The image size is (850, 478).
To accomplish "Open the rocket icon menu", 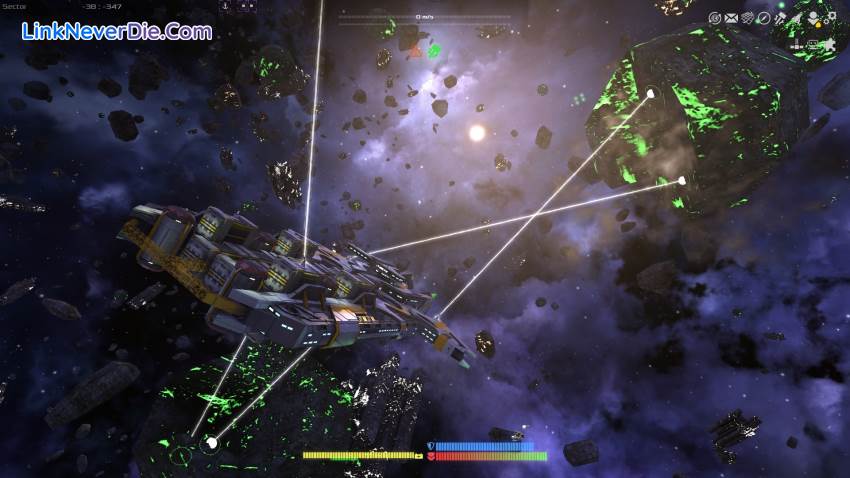I will pos(797,18).
